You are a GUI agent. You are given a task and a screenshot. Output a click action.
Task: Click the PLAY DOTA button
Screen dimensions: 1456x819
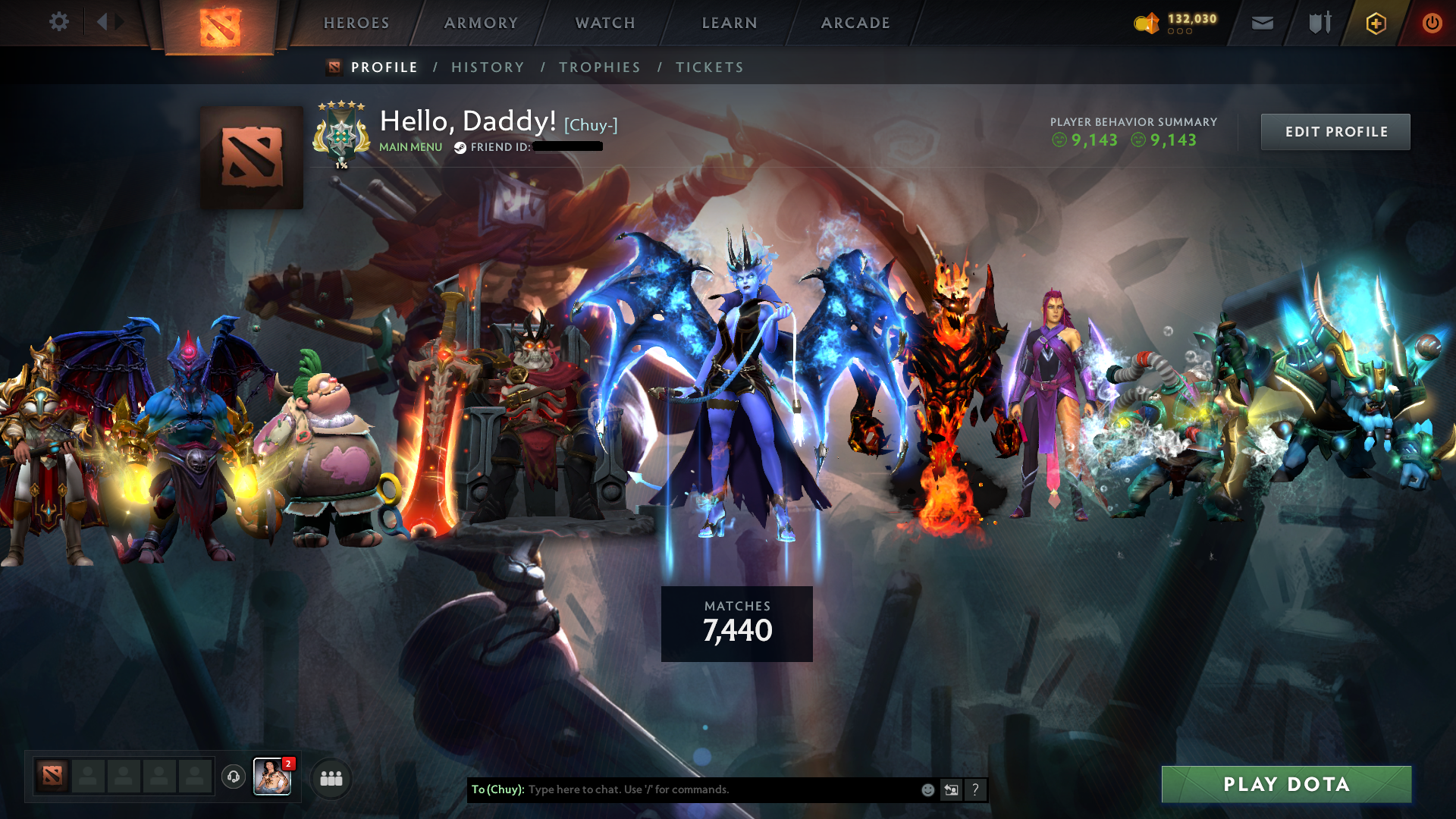1286,785
